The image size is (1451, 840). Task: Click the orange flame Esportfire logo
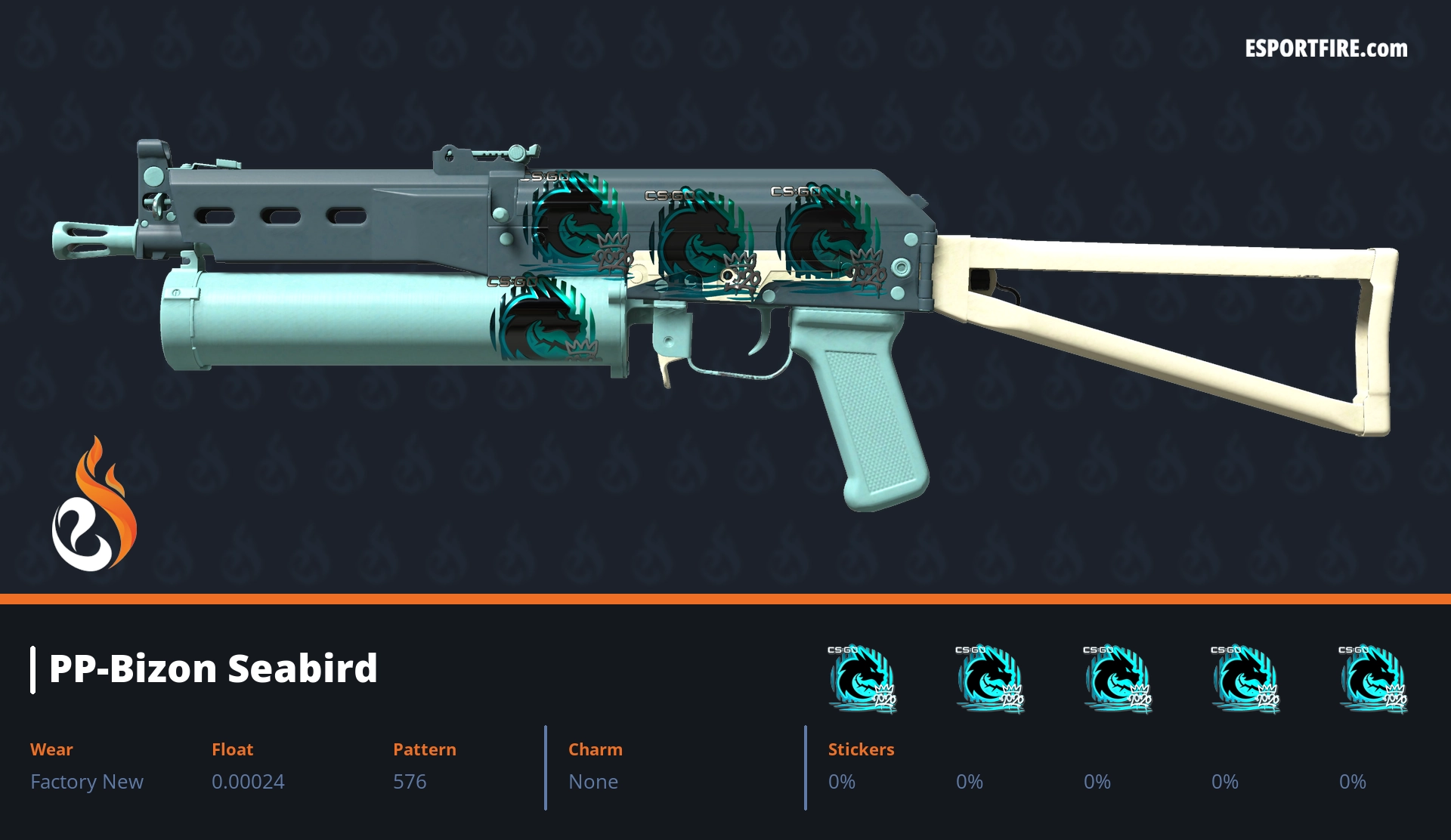pos(94,506)
